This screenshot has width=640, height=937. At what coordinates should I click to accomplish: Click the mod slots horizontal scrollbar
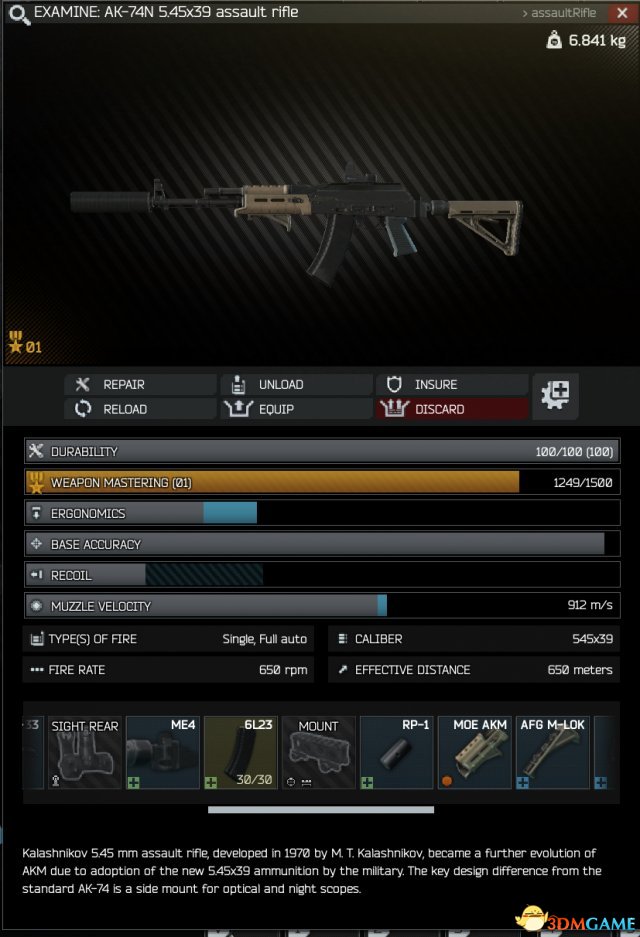click(x=320, y=810)
